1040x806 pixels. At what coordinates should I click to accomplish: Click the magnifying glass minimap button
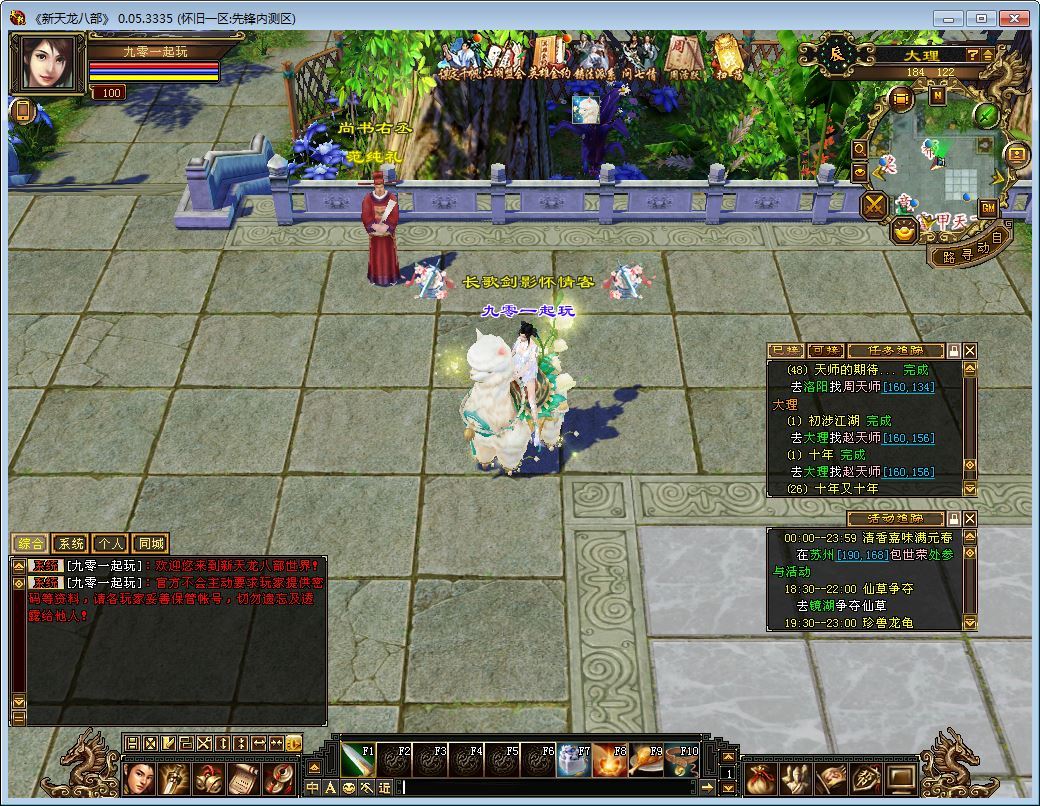click(x=860, y=149)
